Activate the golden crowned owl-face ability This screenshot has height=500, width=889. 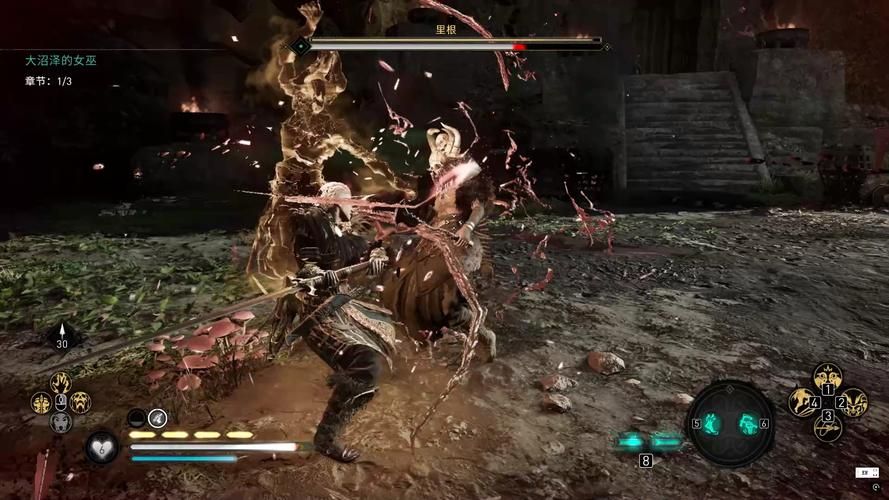click(827, 378)
